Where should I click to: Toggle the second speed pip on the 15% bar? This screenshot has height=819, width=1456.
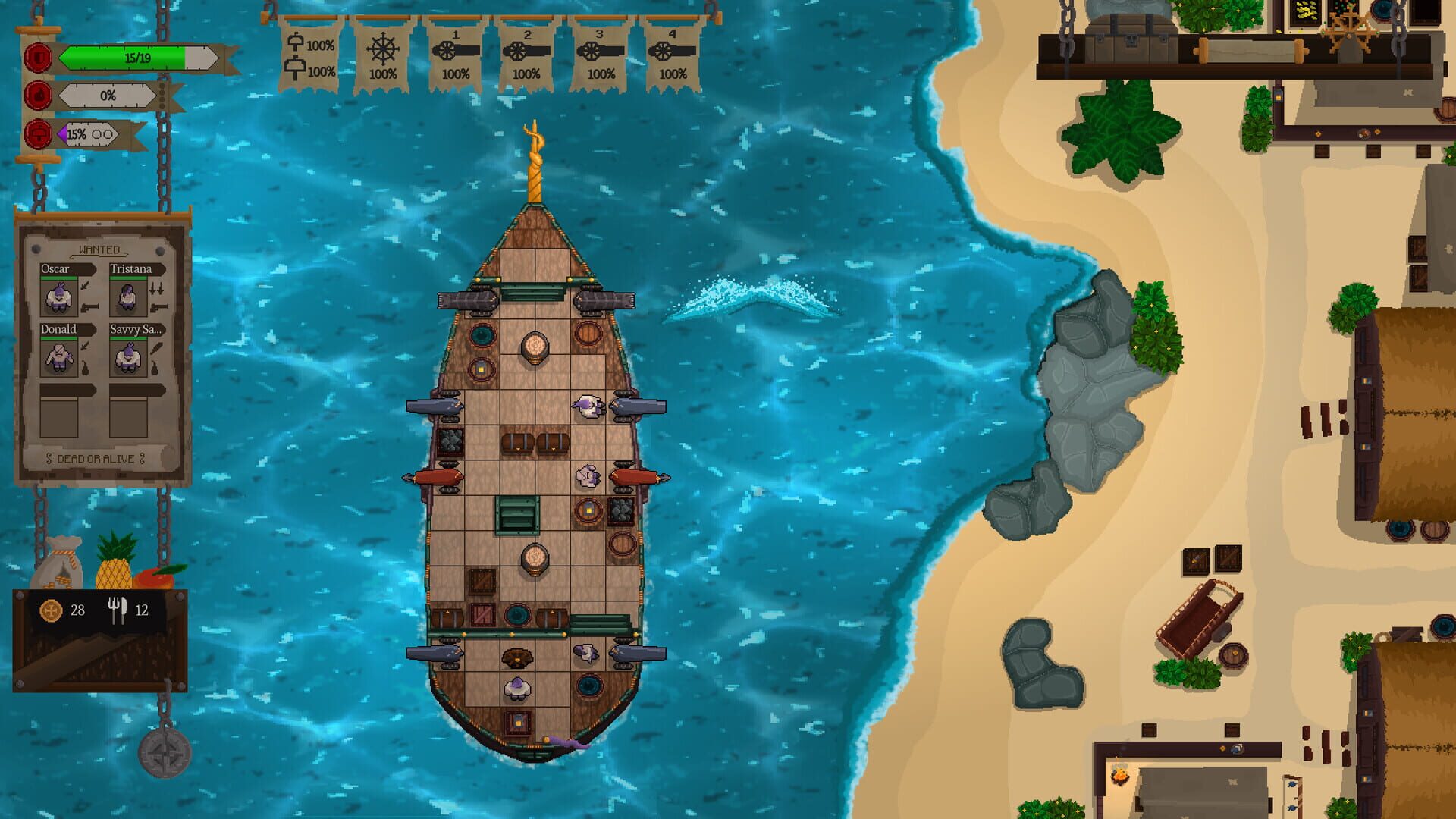[108, 134]
